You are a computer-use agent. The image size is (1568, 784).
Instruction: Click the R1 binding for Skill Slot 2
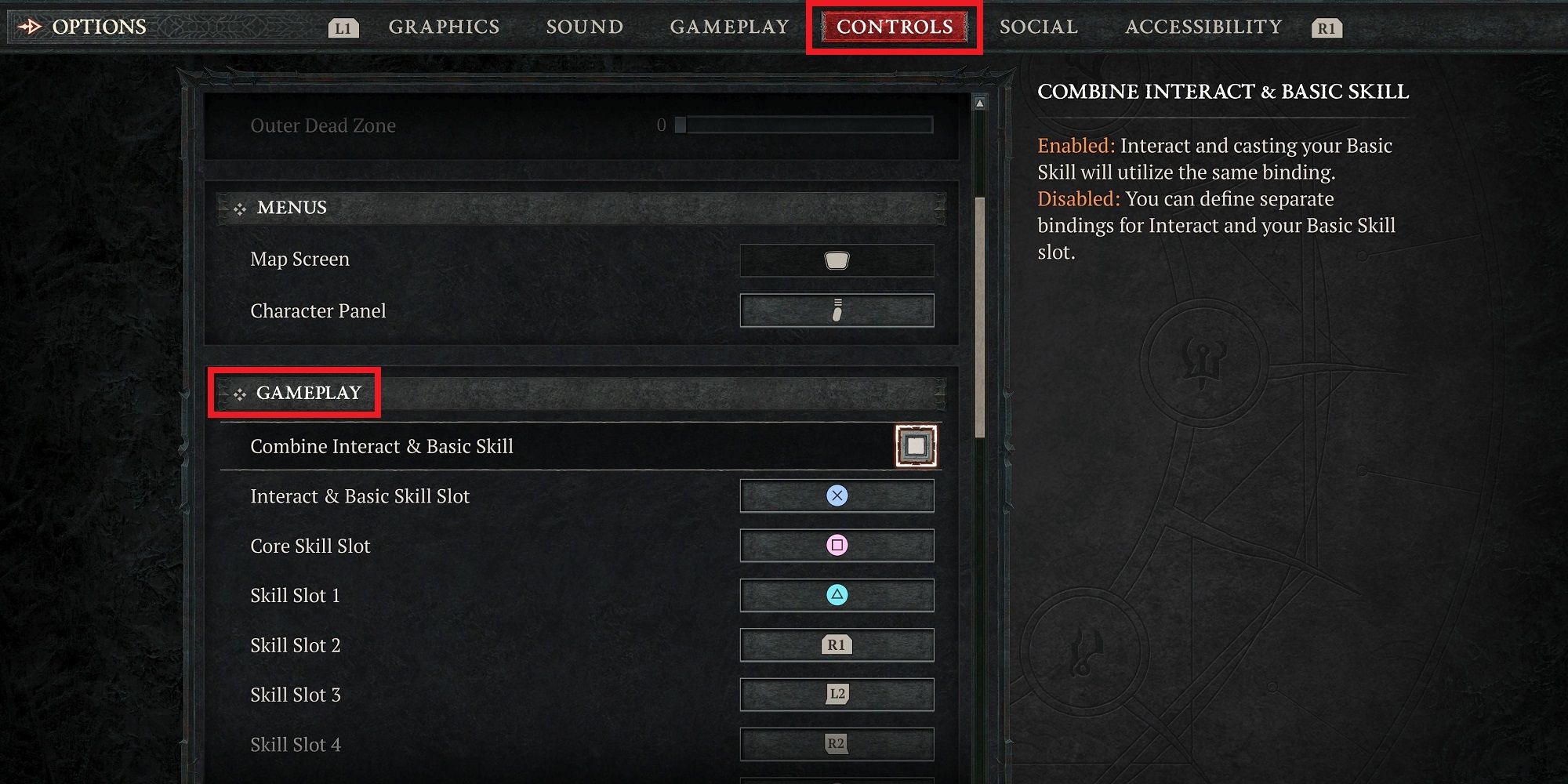click(x=836, y=645)
